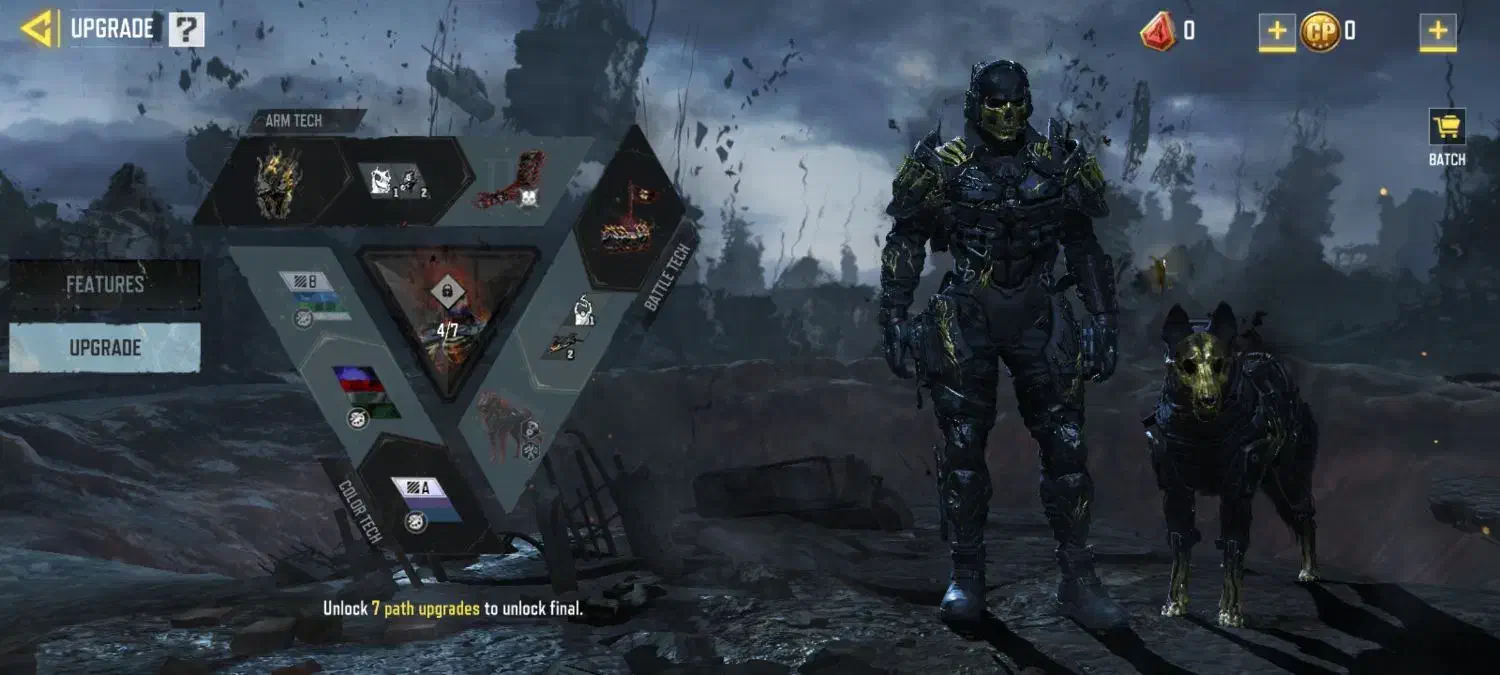The image size is (1500, 675).
Task: Choose the red dog companion upgrade node
Action: 504,424
